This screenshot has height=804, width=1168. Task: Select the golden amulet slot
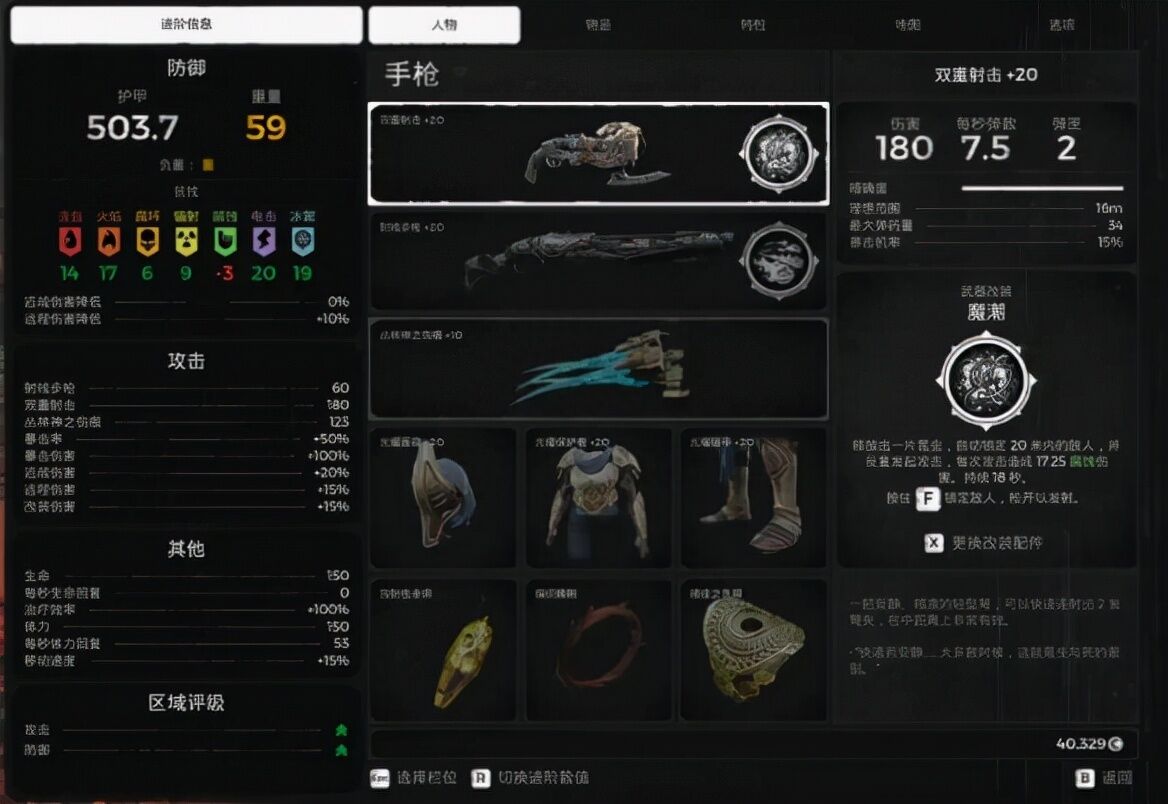(x=443, y=650)
